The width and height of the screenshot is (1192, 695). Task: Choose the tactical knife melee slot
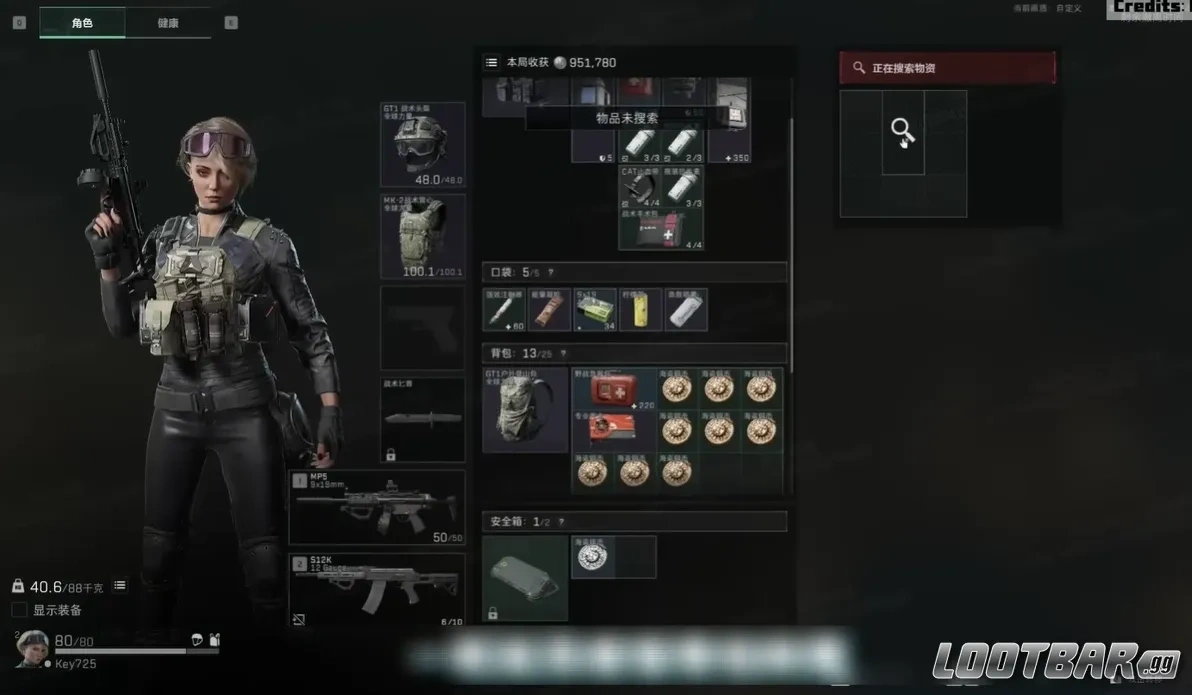(x=422, y=420)
